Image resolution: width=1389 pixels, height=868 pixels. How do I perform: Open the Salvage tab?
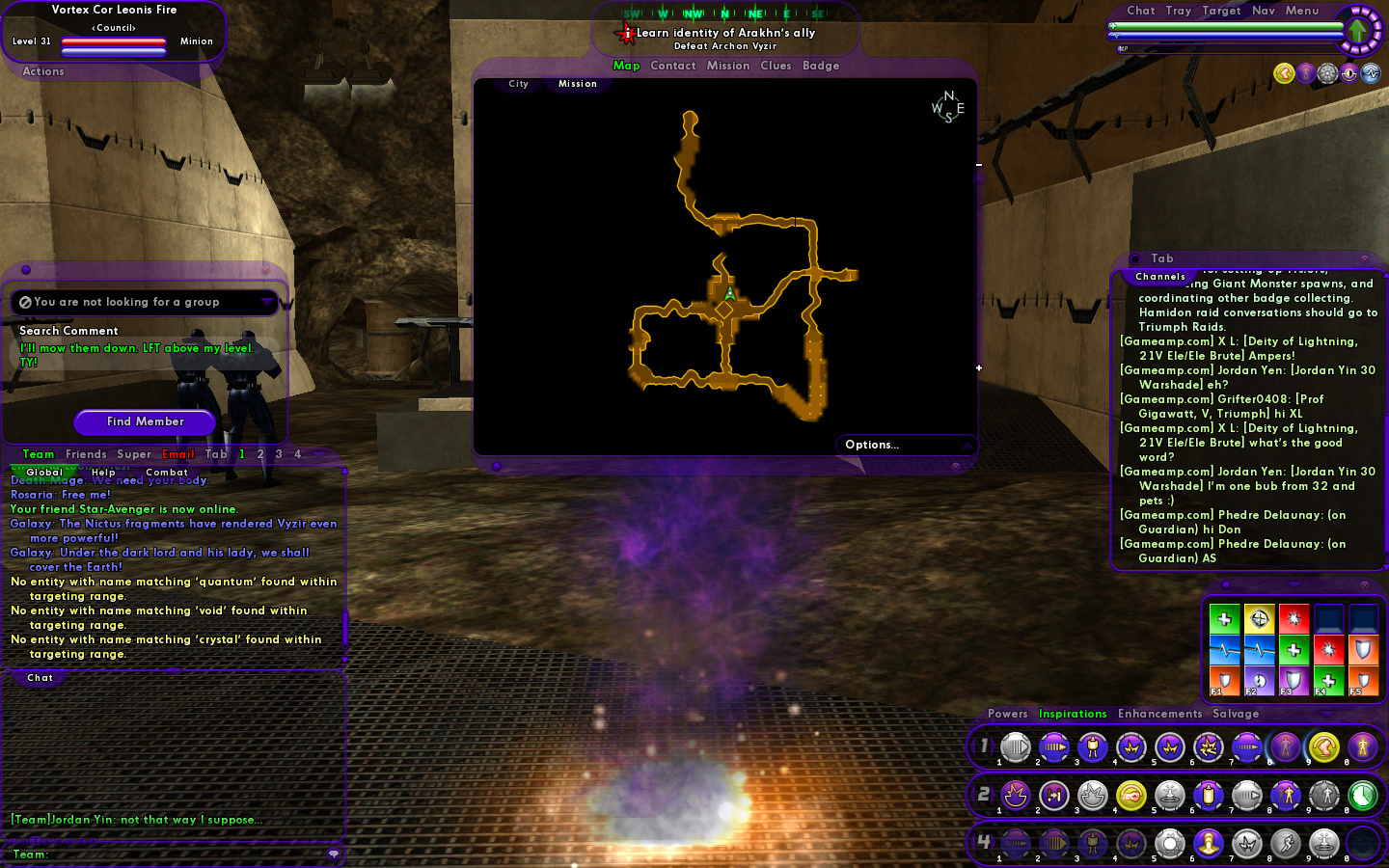(1236, 714)
